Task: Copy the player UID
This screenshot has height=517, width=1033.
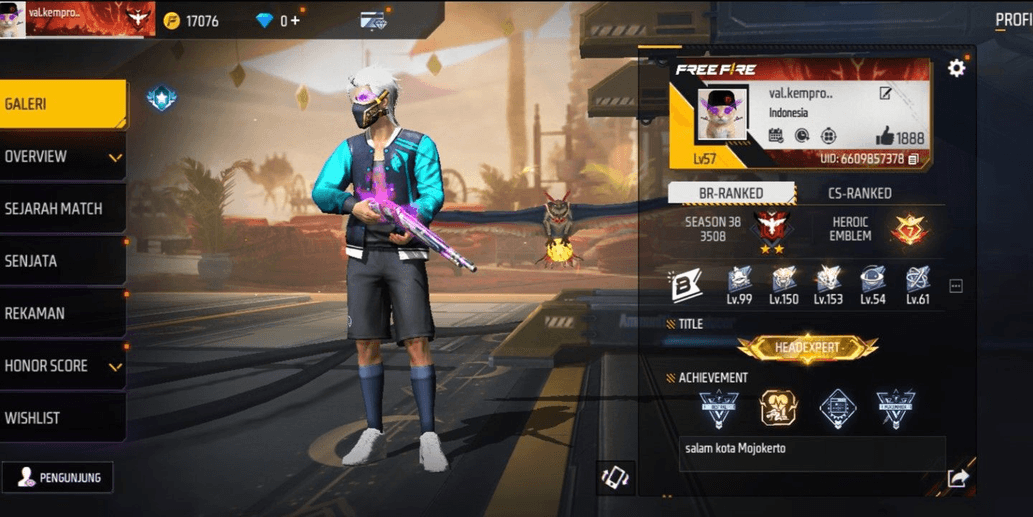Action: pyautogui.click(x=913, y=159)
